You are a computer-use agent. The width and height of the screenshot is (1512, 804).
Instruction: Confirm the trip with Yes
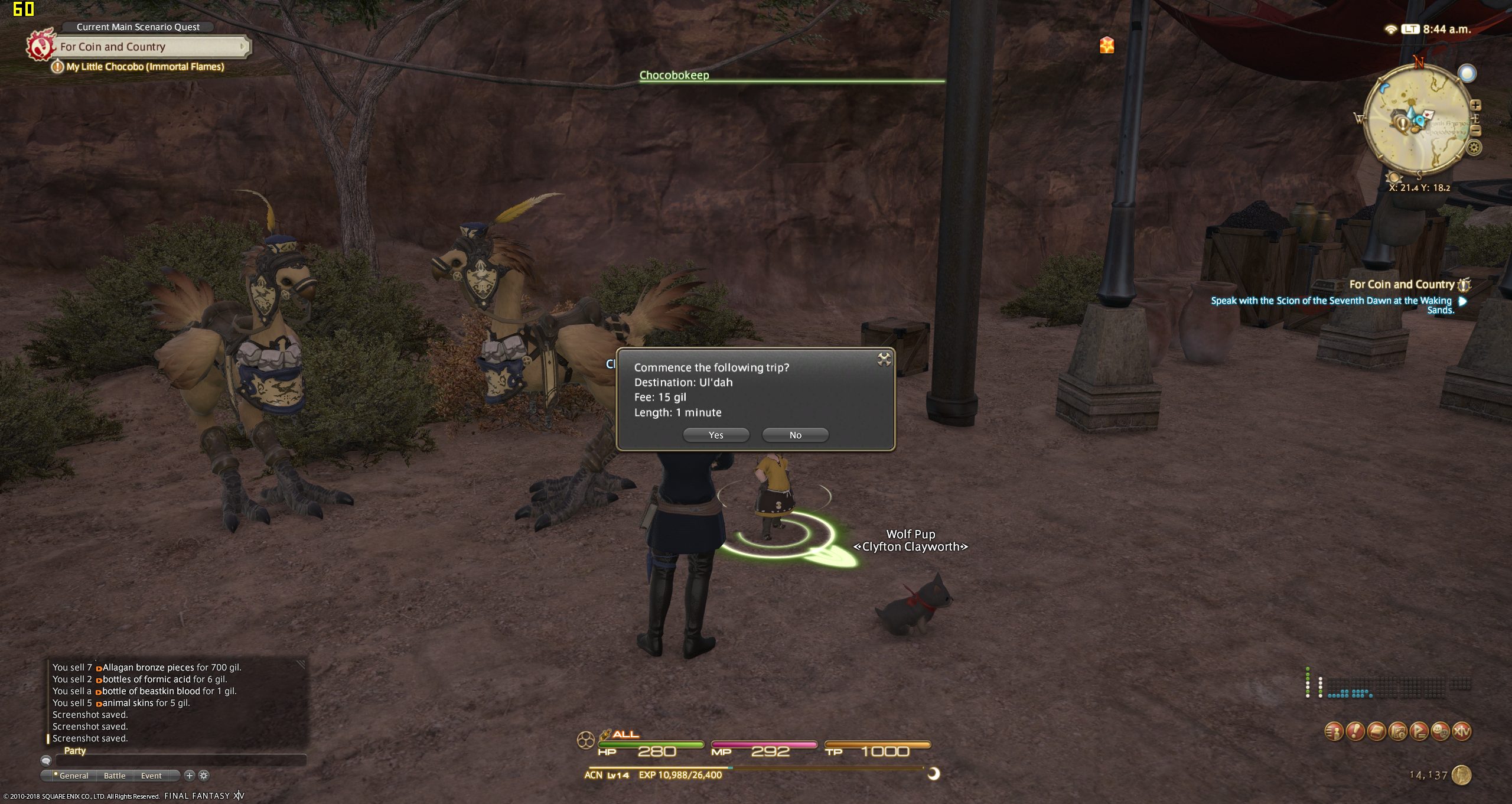pyautogui.click(x=716, y=435)
